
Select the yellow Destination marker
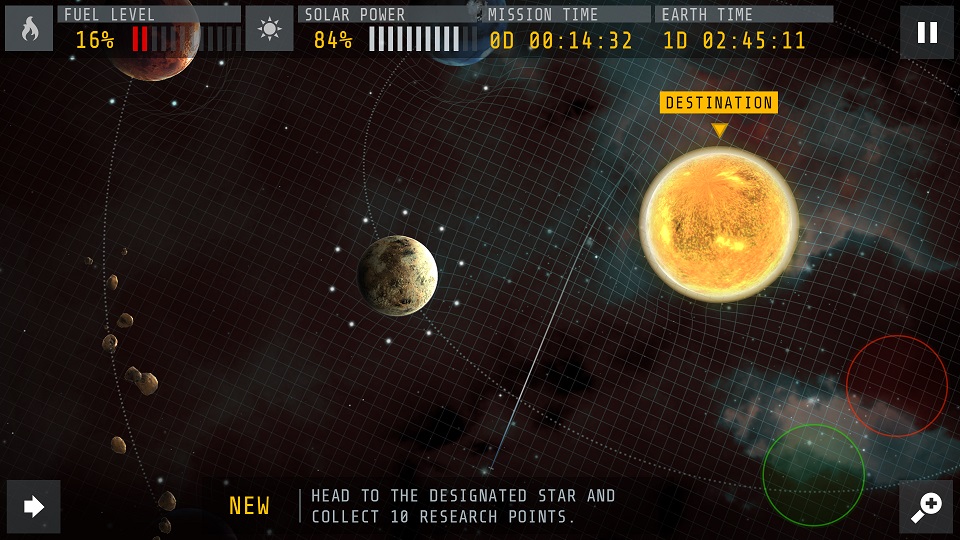pyautogui.click(x=718, y=103)
